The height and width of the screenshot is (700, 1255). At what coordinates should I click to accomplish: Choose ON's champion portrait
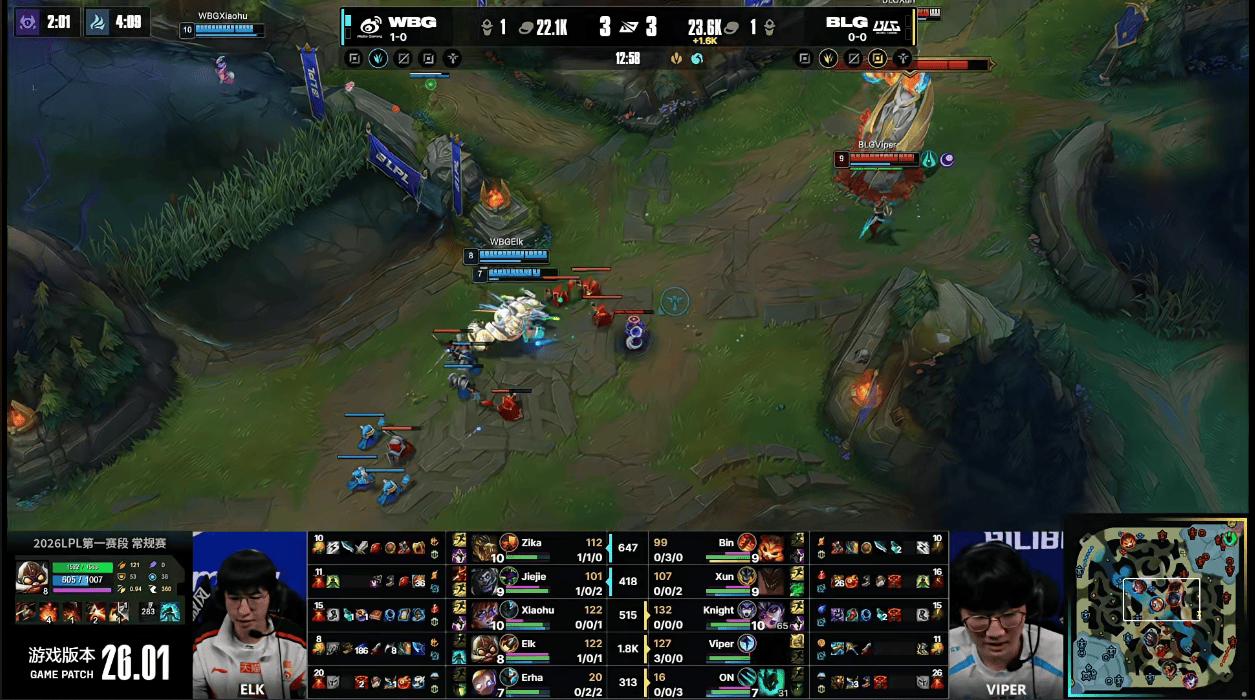pyautogui.click(x=769, y=682)
